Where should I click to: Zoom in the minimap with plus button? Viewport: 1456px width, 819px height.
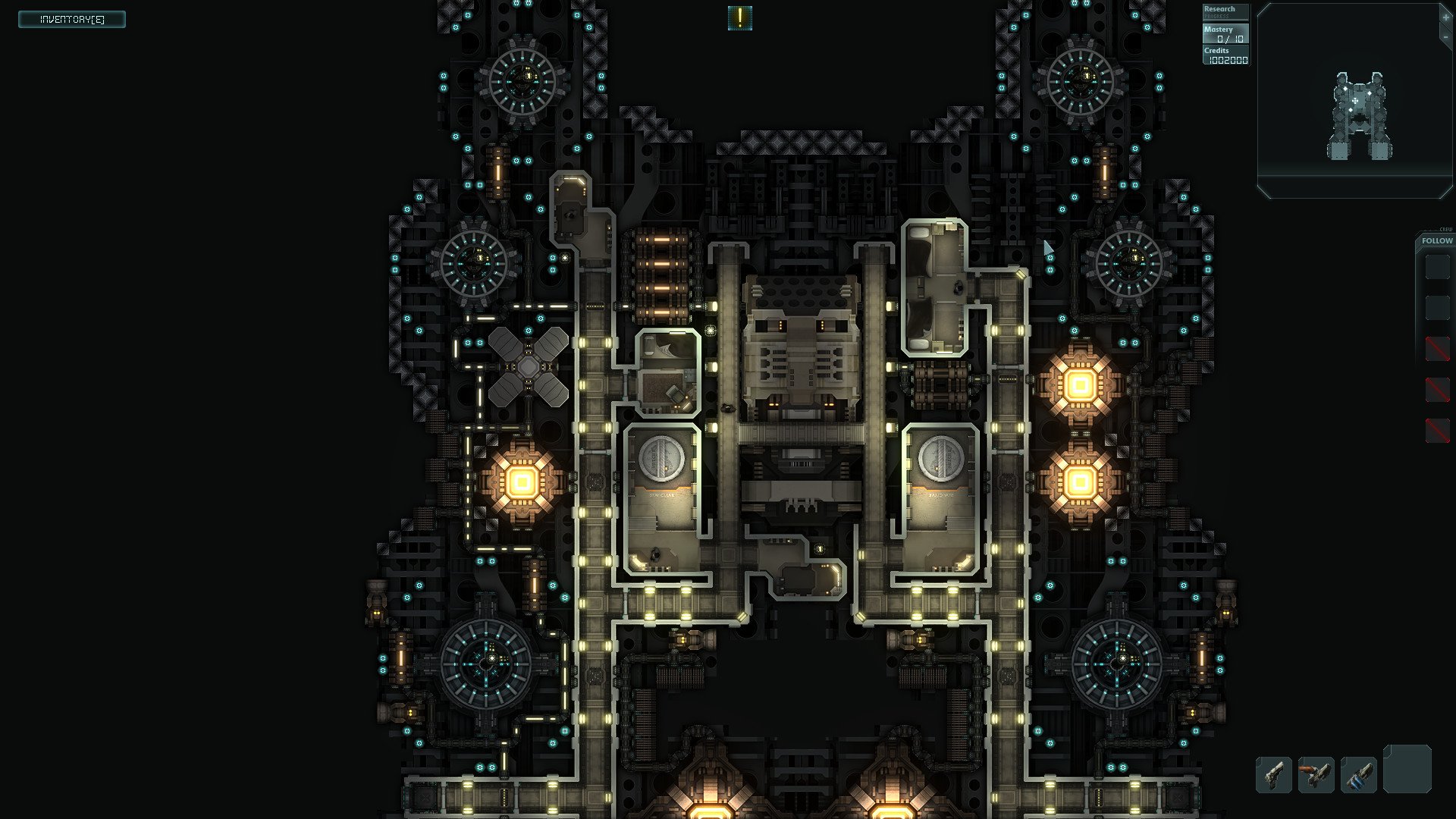(x=1445, y=17)
